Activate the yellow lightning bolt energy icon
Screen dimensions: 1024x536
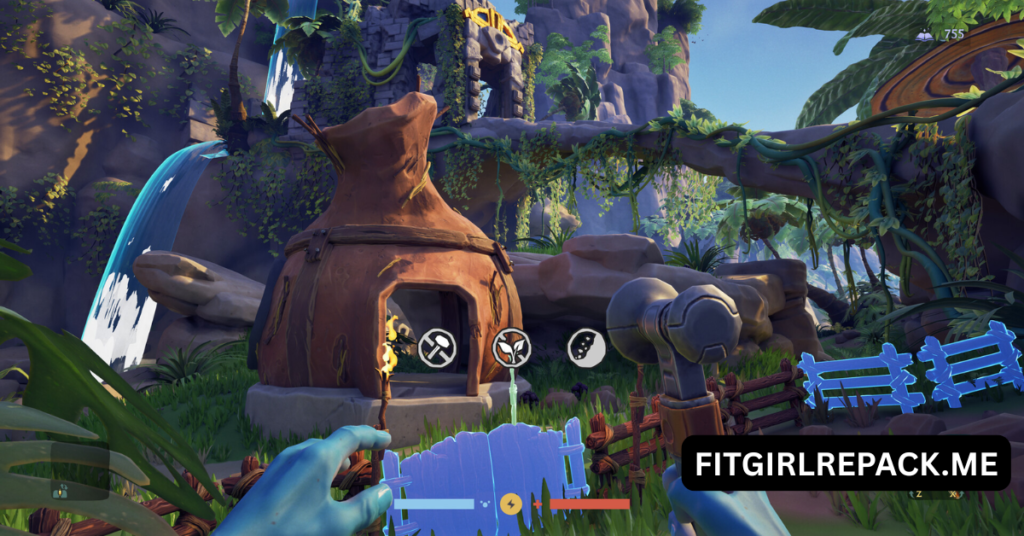pyautogui.click(x=511, y=503)
